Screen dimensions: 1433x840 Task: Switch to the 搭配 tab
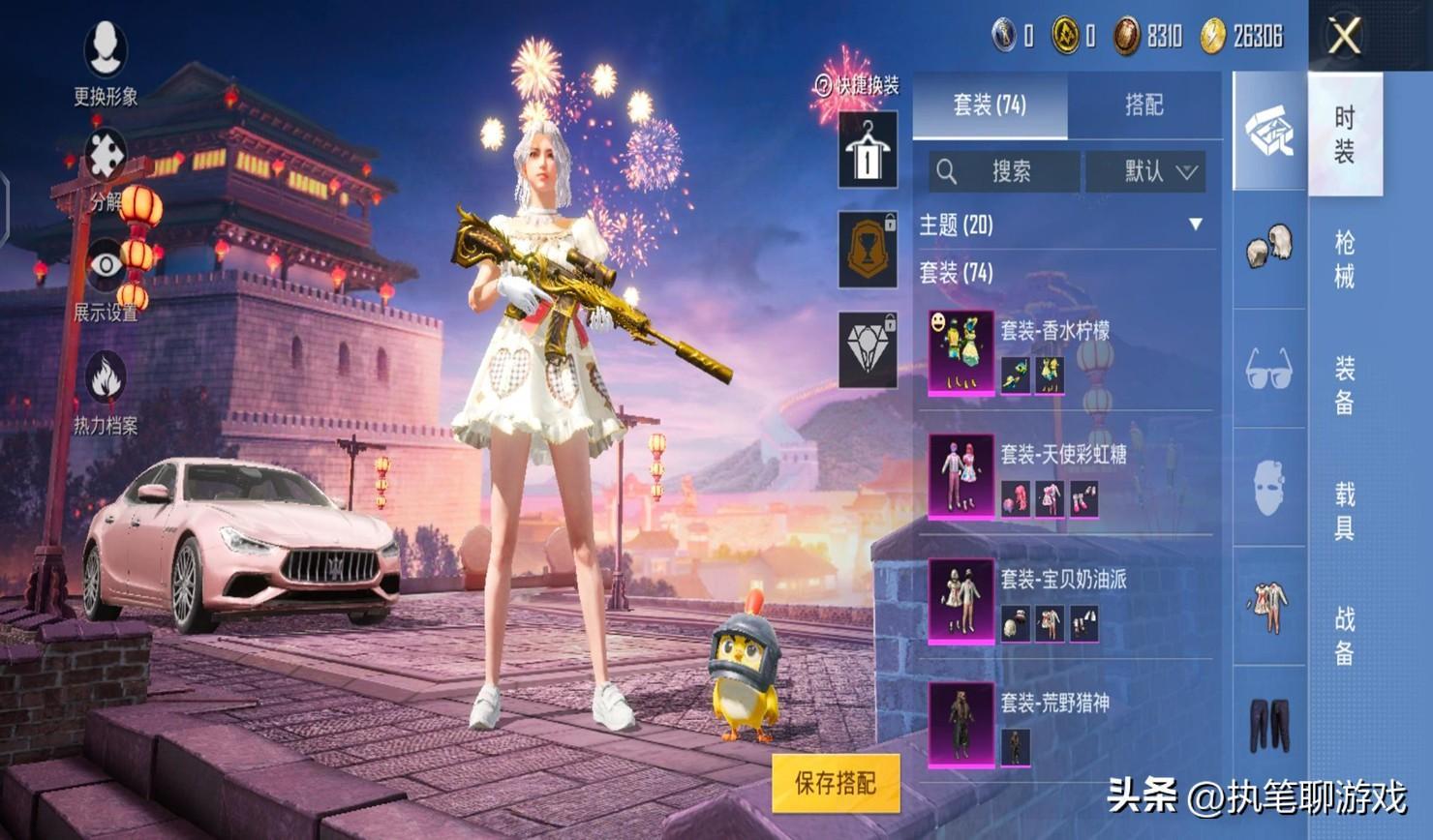[1143, 105]
